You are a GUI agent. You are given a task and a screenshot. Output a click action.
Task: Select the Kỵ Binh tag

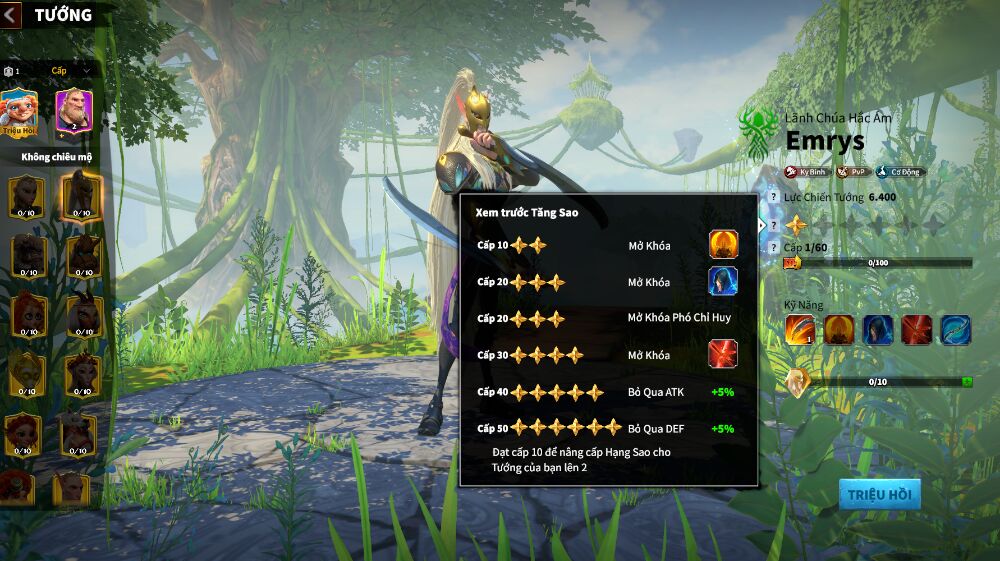click(806, 172)
